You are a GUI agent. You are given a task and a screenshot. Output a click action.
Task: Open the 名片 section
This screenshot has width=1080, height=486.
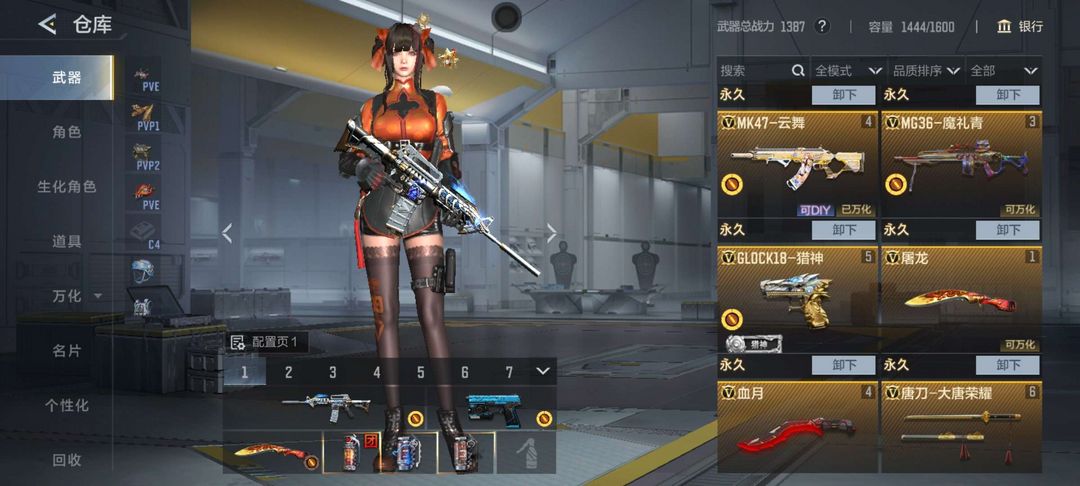pyautogui.click(x=67, y=350)
